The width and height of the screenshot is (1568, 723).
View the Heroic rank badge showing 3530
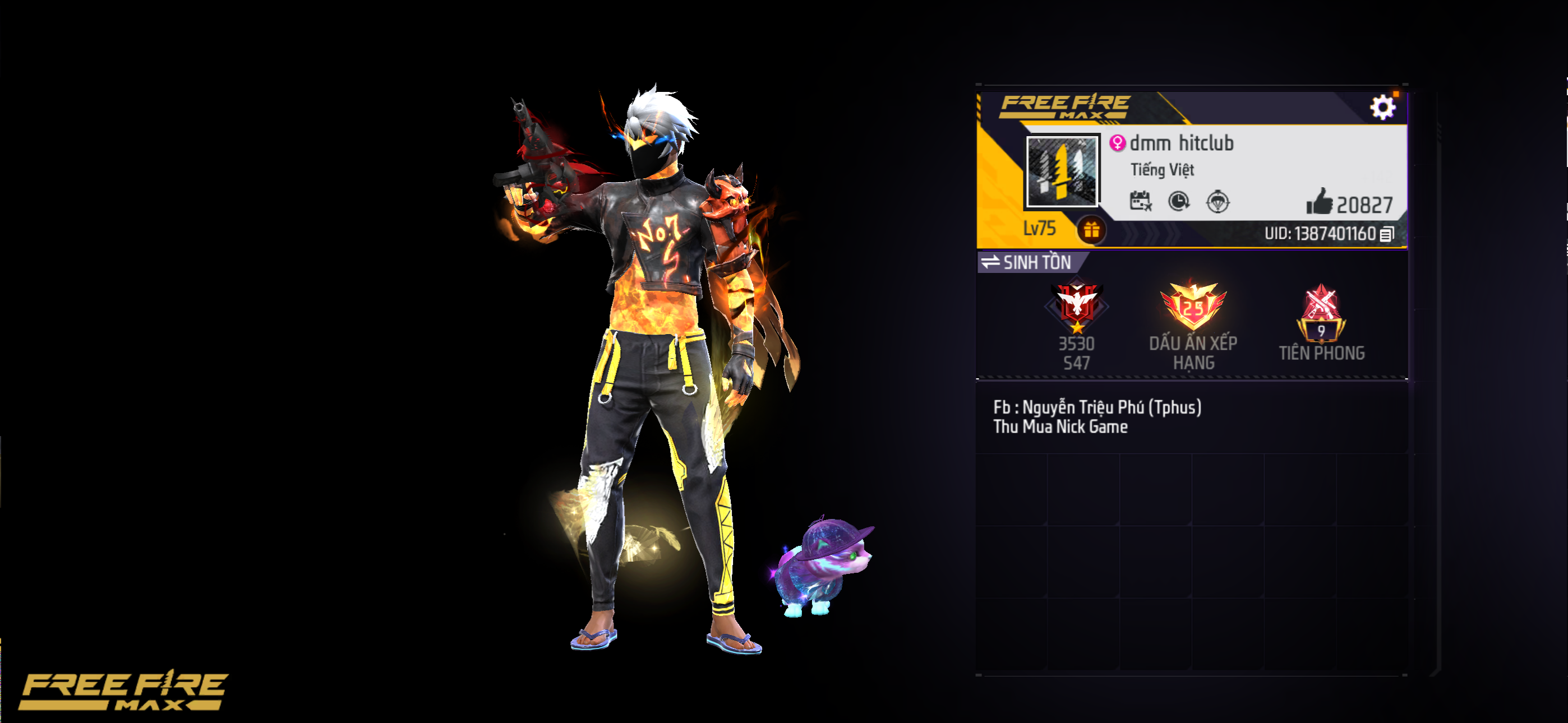click(1077, 306)
